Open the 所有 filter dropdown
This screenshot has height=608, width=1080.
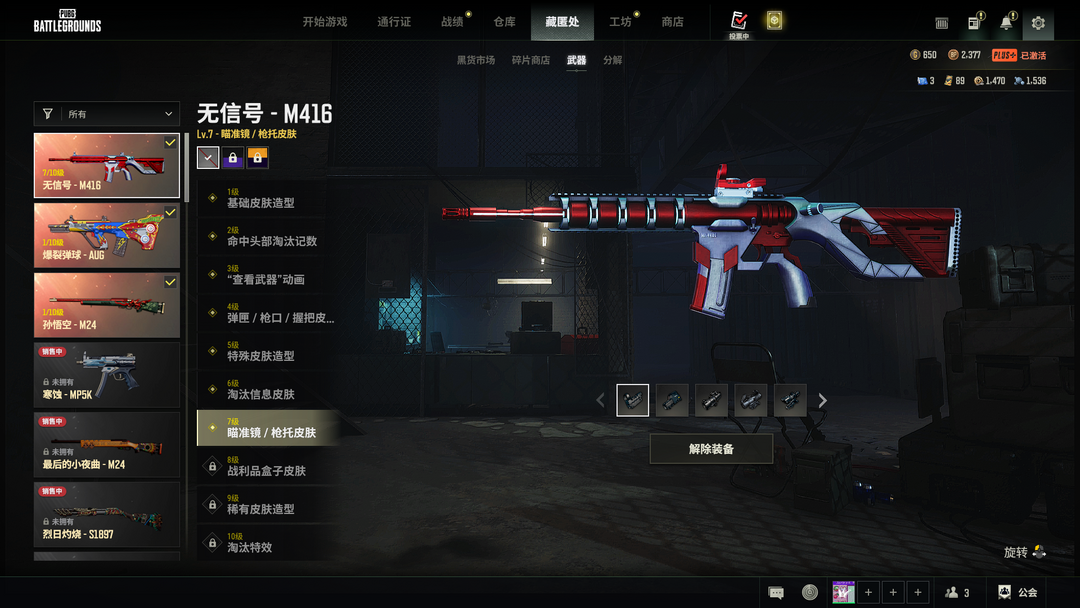pyautogui.click(x=107, y=114)
